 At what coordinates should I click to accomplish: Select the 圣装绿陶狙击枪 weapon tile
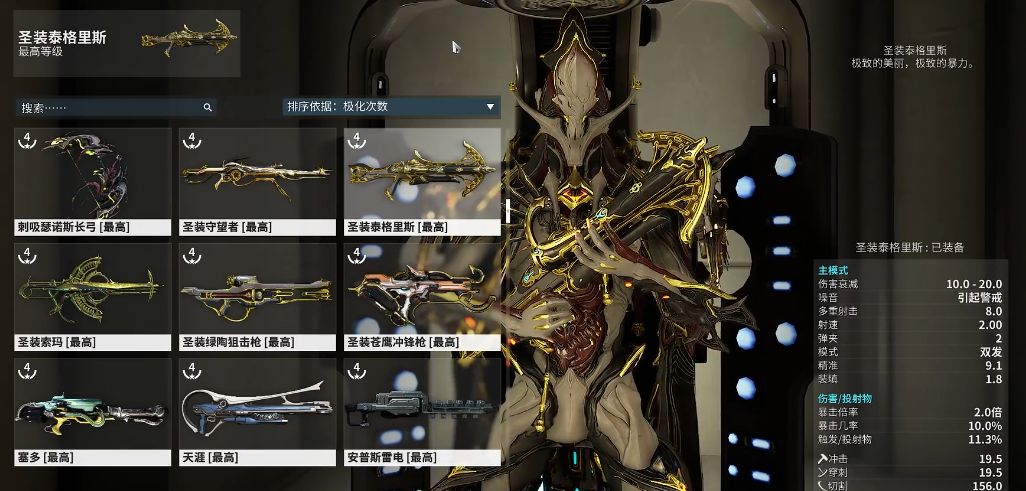tap(257, 296)
